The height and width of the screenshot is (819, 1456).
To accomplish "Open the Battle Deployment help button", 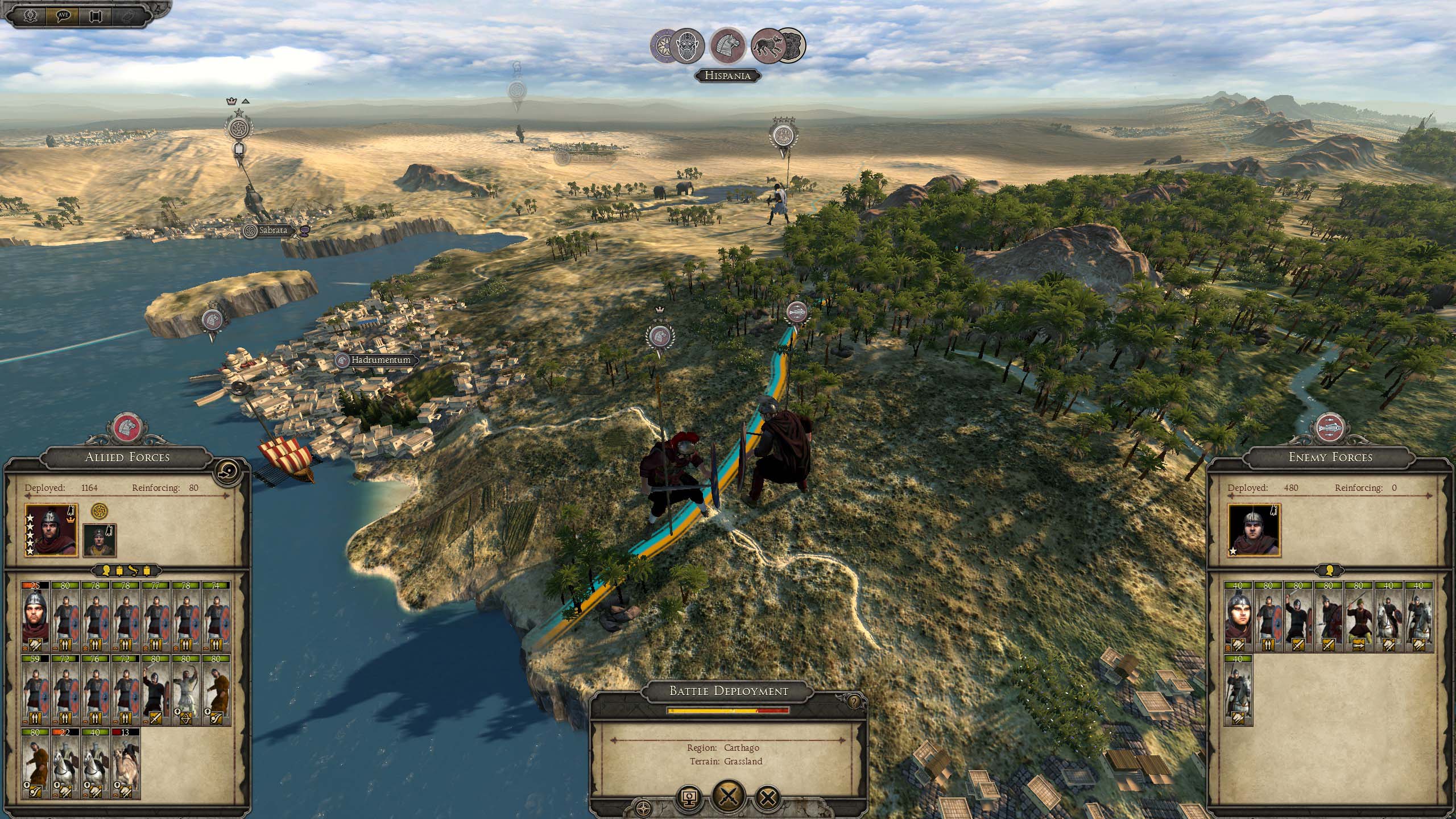I will coord(853,702).
